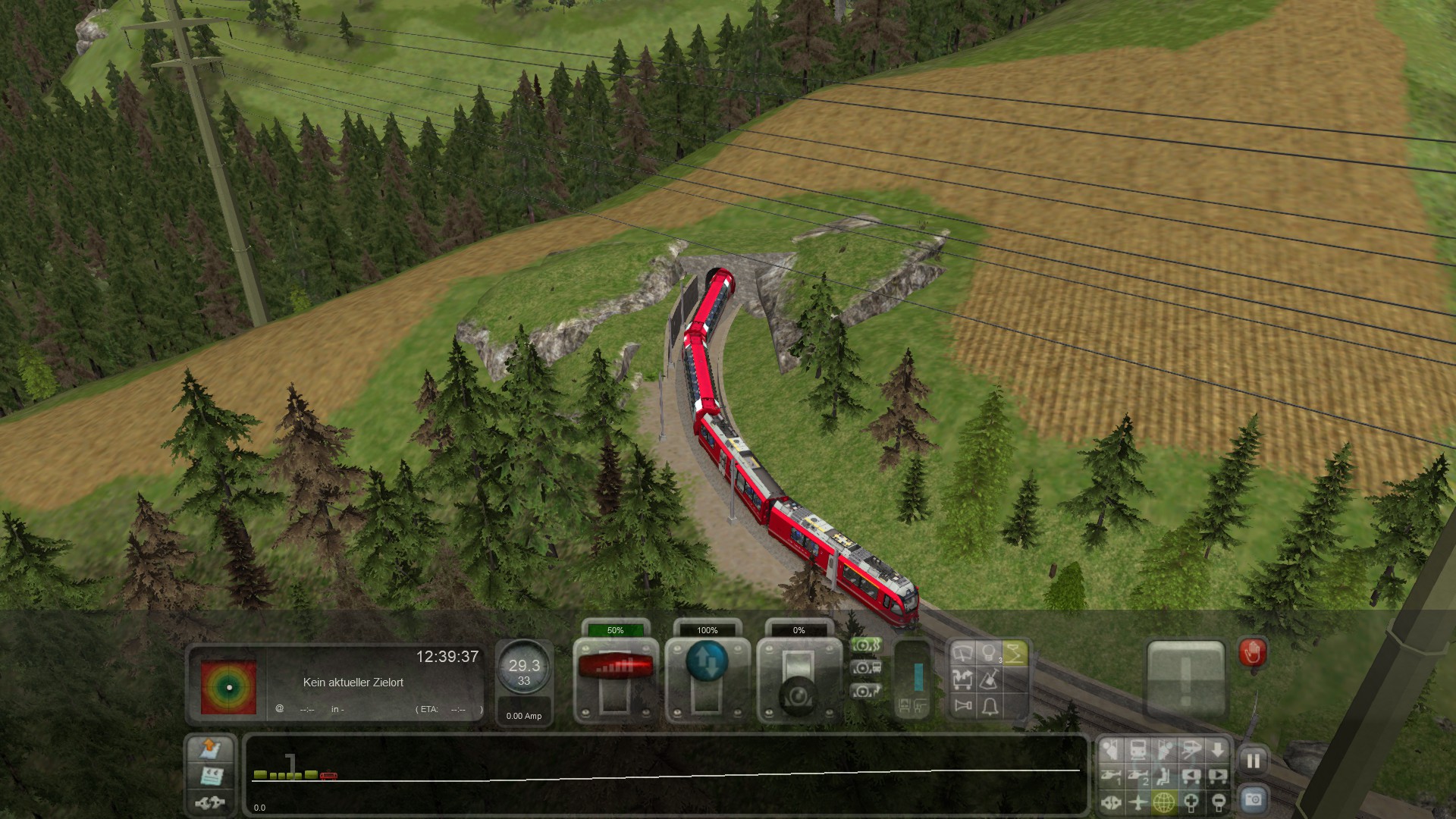Open the coupling view at bottom left
Viewport: 1456px width, 819px height.
pos(210,802)
